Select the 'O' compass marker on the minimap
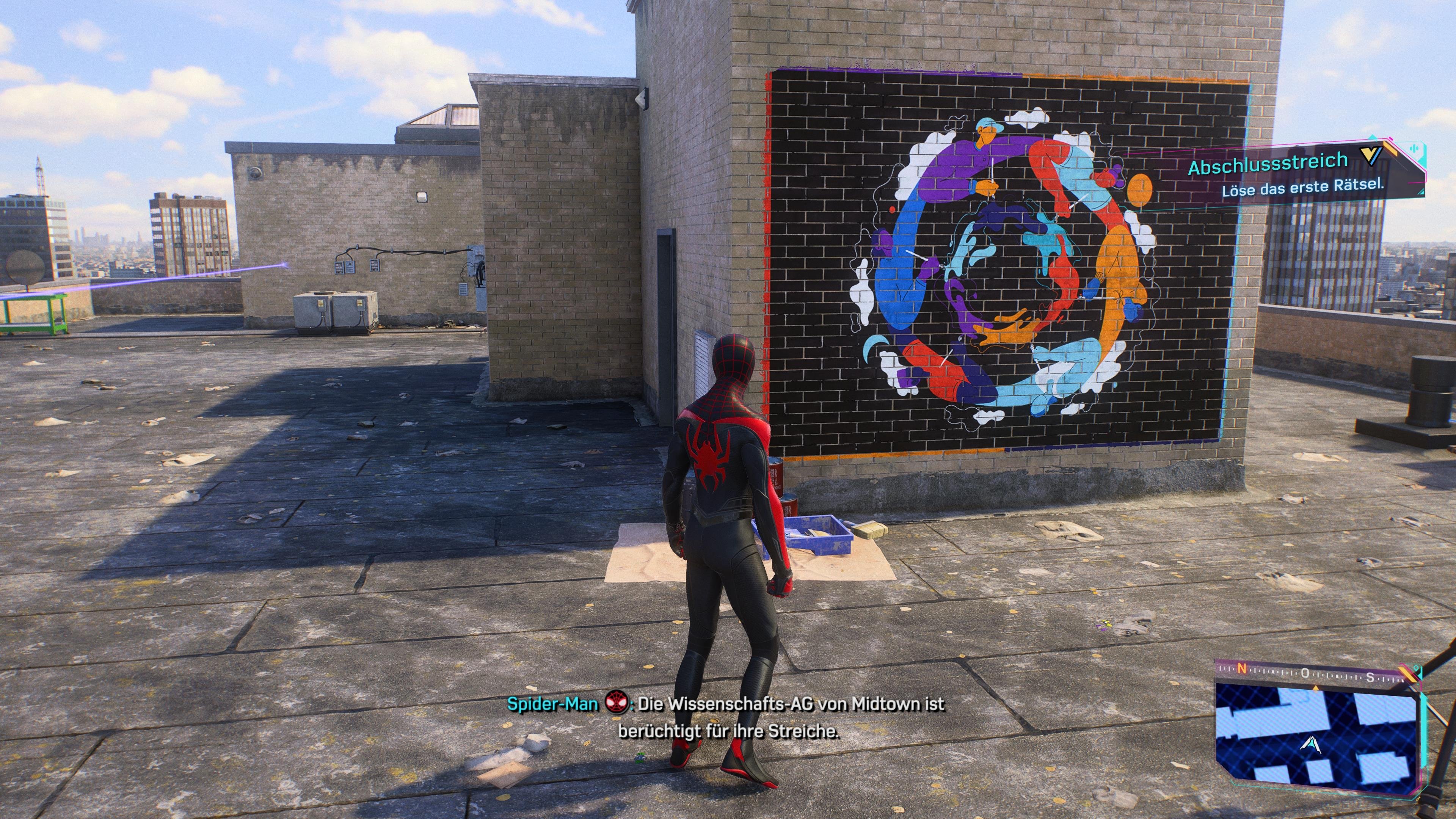This screenshot has width=1456, height=819. click(x=1305, y=674)
